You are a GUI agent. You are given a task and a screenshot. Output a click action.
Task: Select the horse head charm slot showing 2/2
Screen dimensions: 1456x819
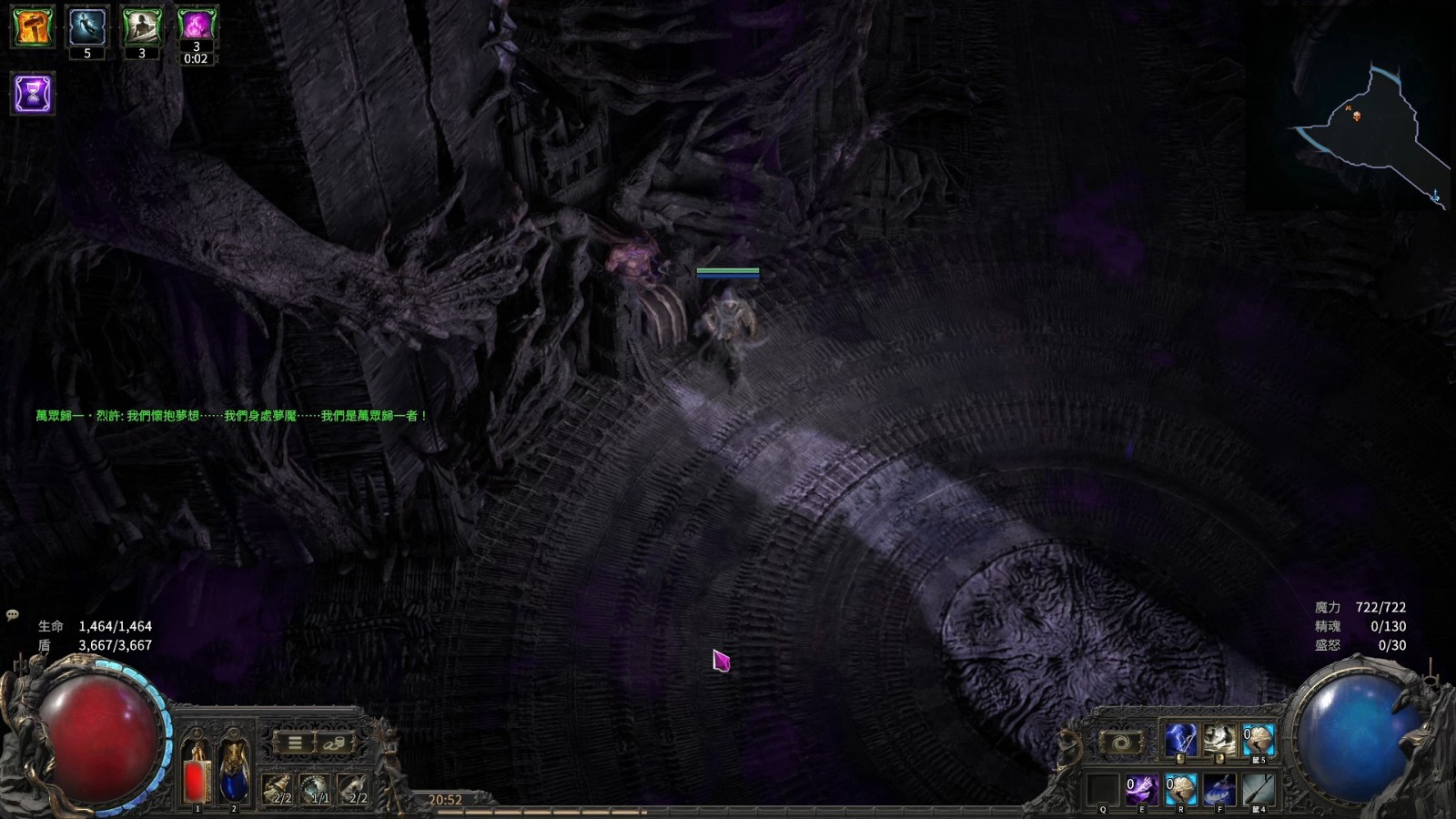click(354, 789)
